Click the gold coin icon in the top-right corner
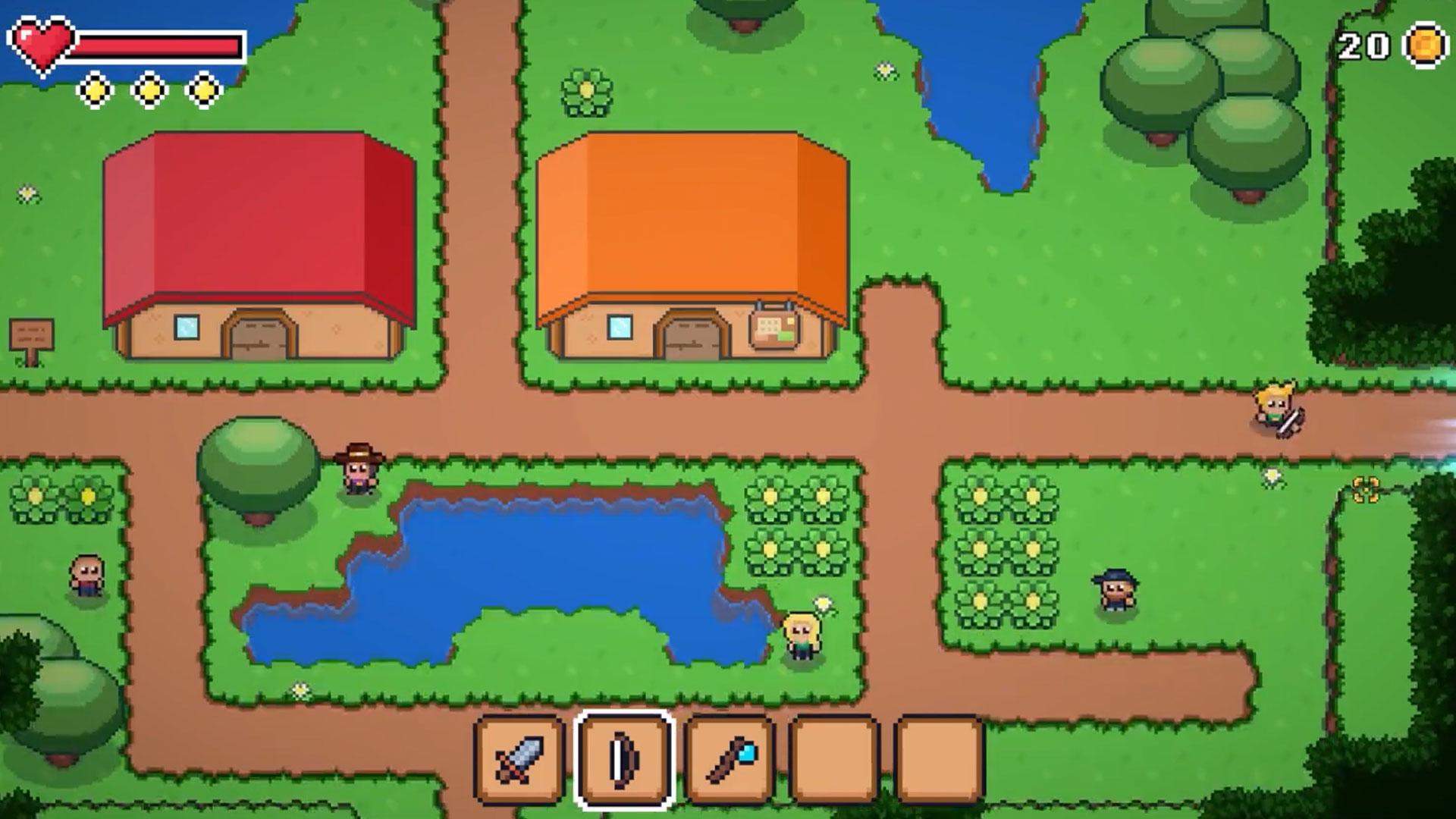Viewport: 1456px width, 819px height. (1424, 47)
